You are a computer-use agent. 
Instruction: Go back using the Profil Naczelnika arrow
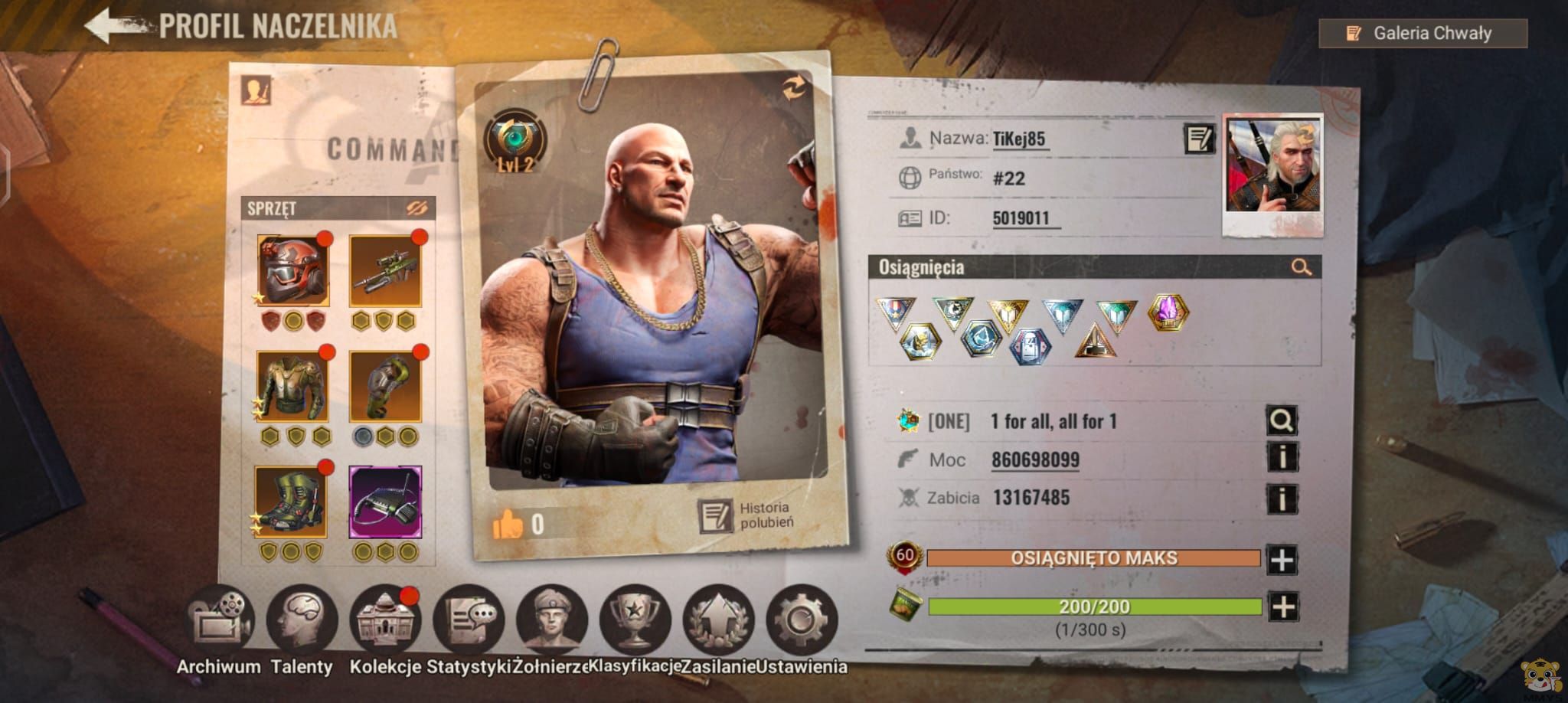click(115, 26)
